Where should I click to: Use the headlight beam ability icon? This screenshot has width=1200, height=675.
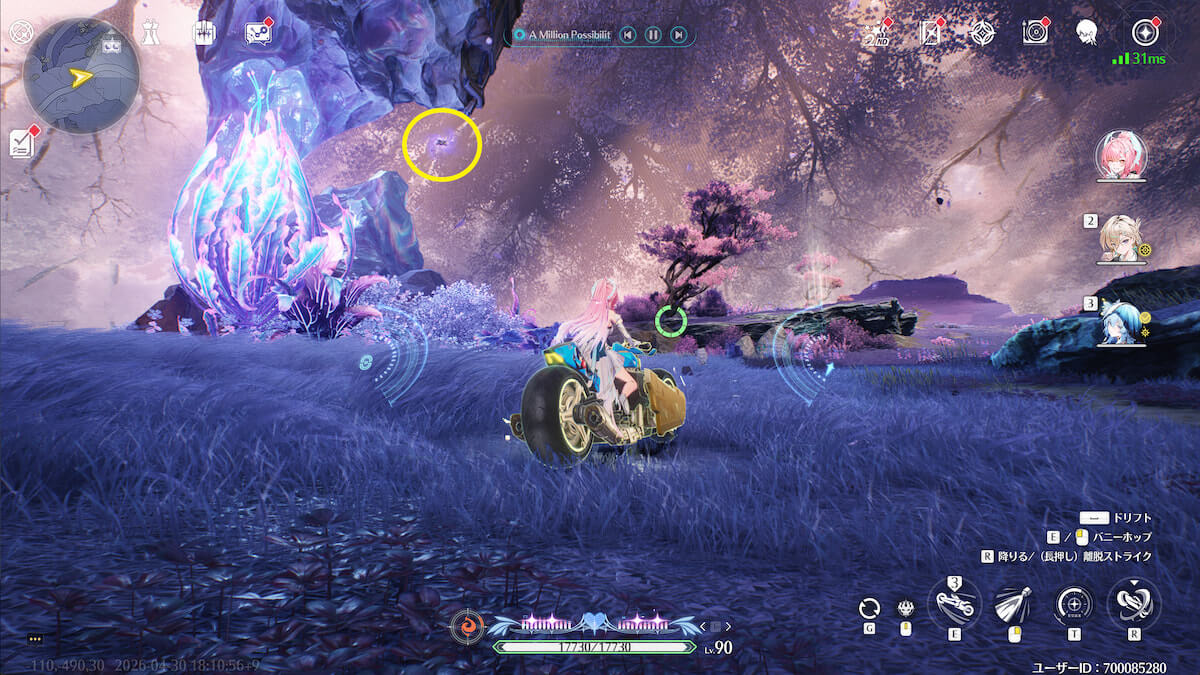click(1012, 604)
